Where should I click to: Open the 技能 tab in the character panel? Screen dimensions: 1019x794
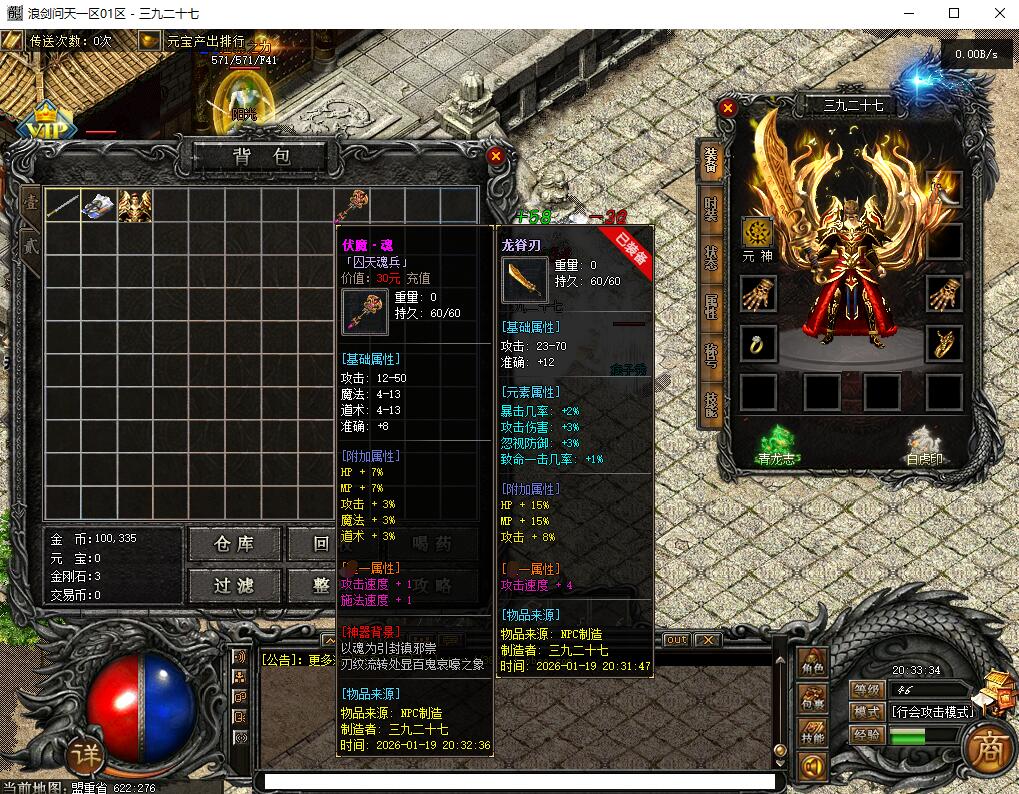pos(710,403)
